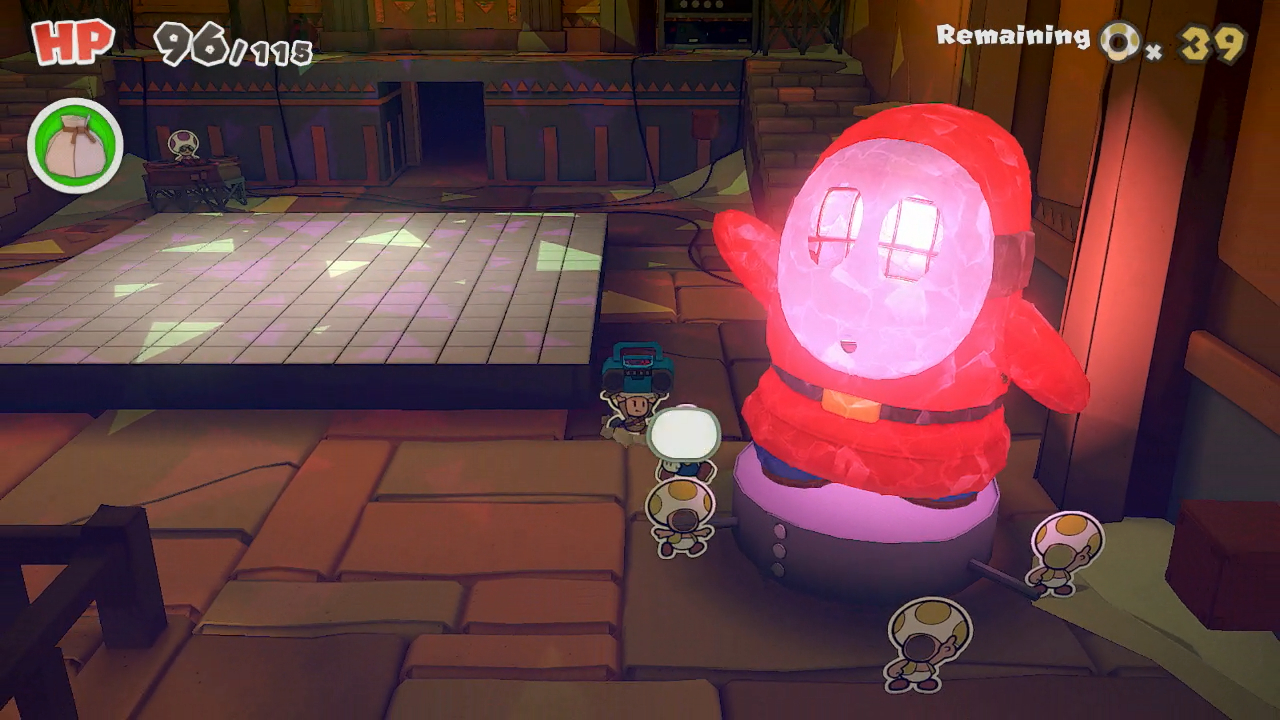The width and height of the screenshot is (1280, 720).
Task: Click the Toad dancing below the balloon
Action: click(x=683, y=510)
